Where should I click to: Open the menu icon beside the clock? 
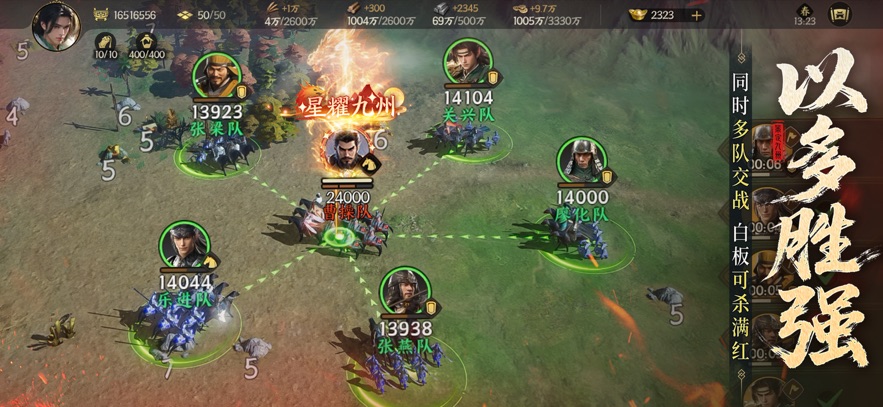click(x=841, y=15)
